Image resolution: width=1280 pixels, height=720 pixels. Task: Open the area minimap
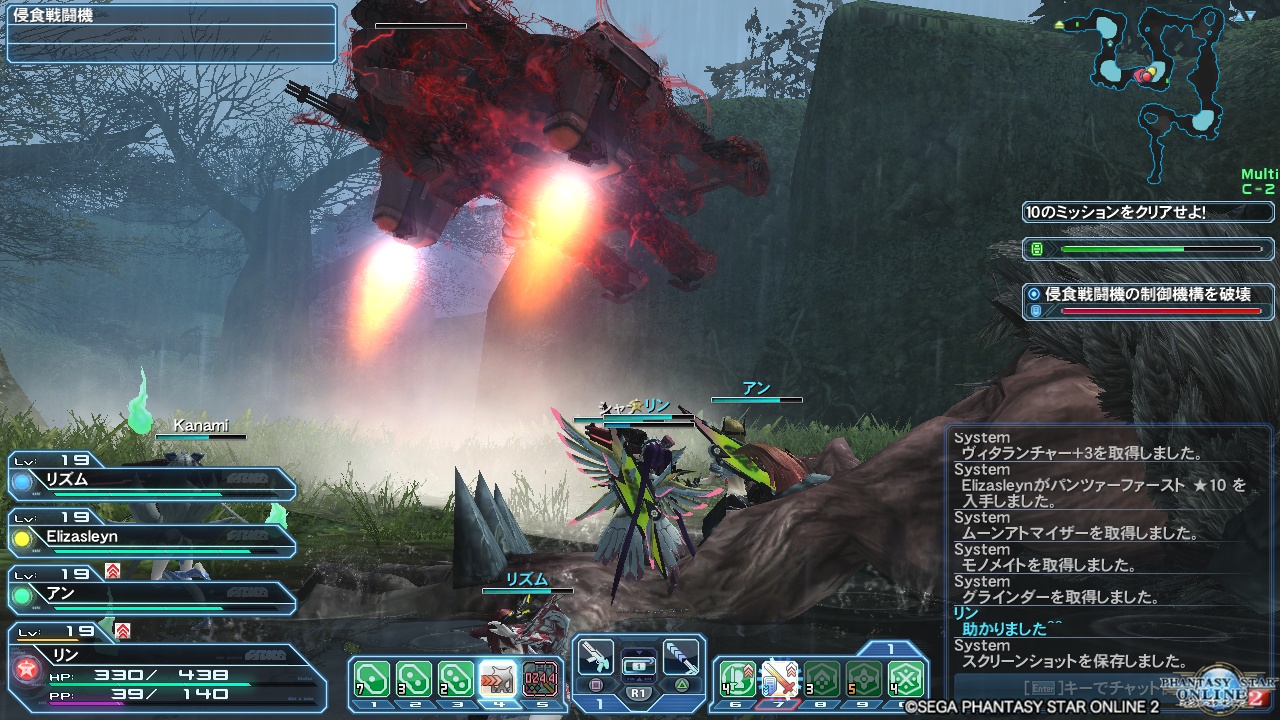pyautogui.click(x=1160, y=75)
